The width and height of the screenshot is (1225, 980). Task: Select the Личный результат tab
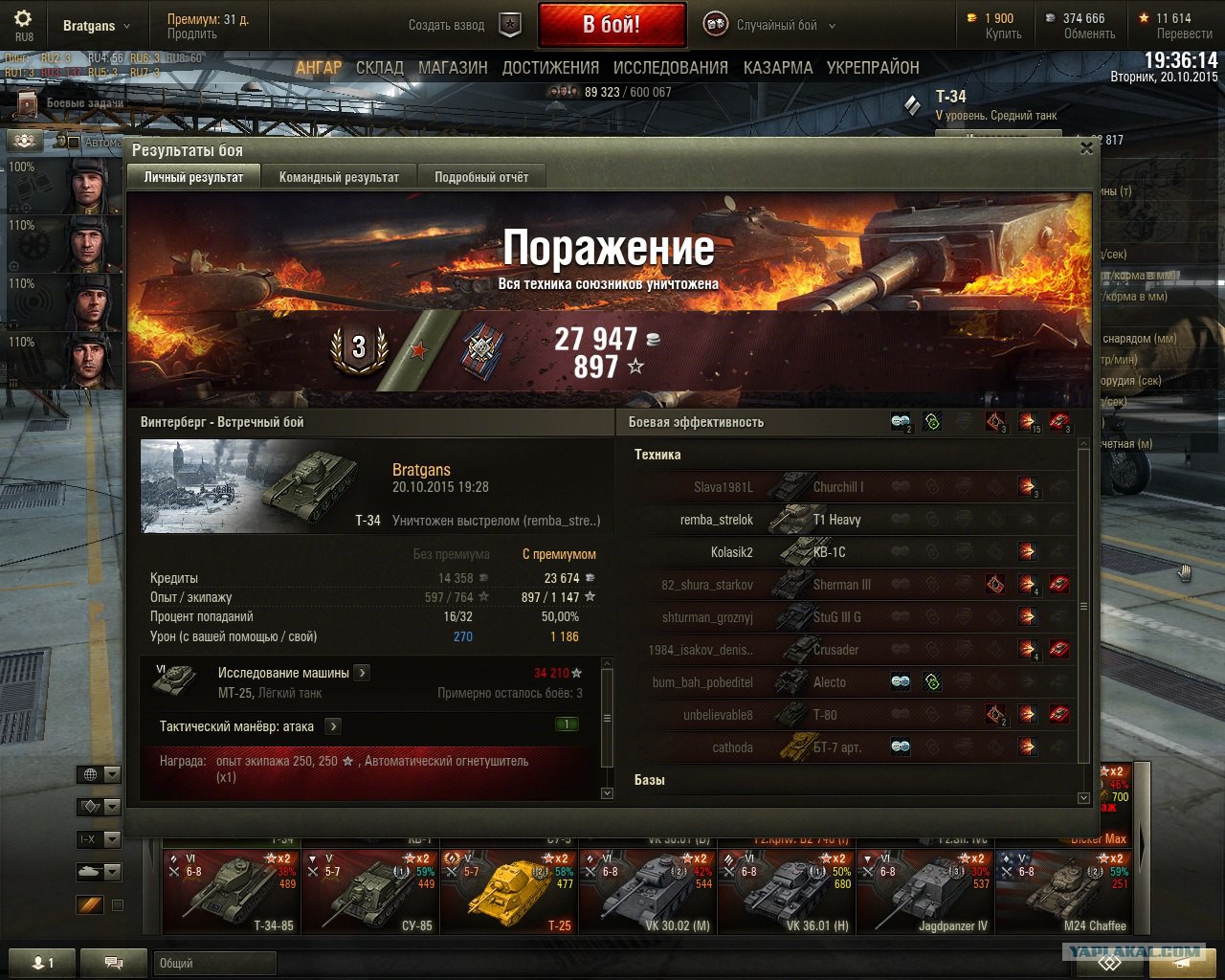click(x=193, y=177)
